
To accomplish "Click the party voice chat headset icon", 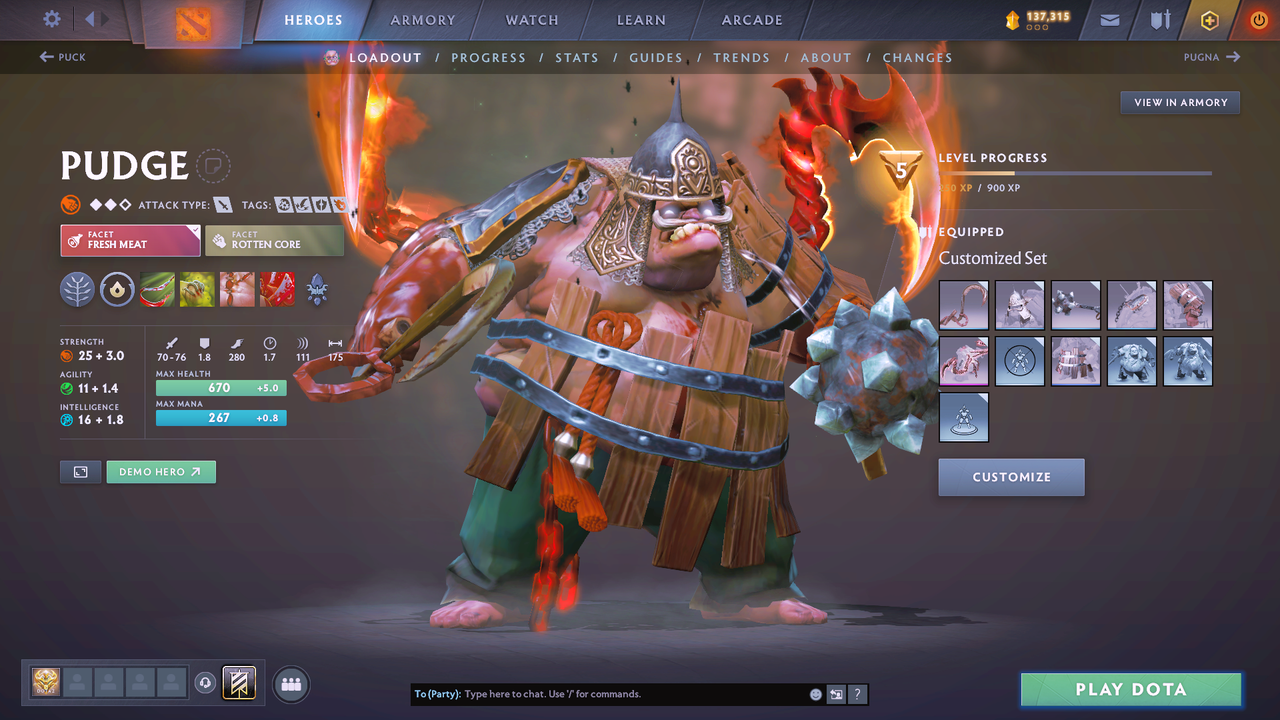I will click(206, 682).
